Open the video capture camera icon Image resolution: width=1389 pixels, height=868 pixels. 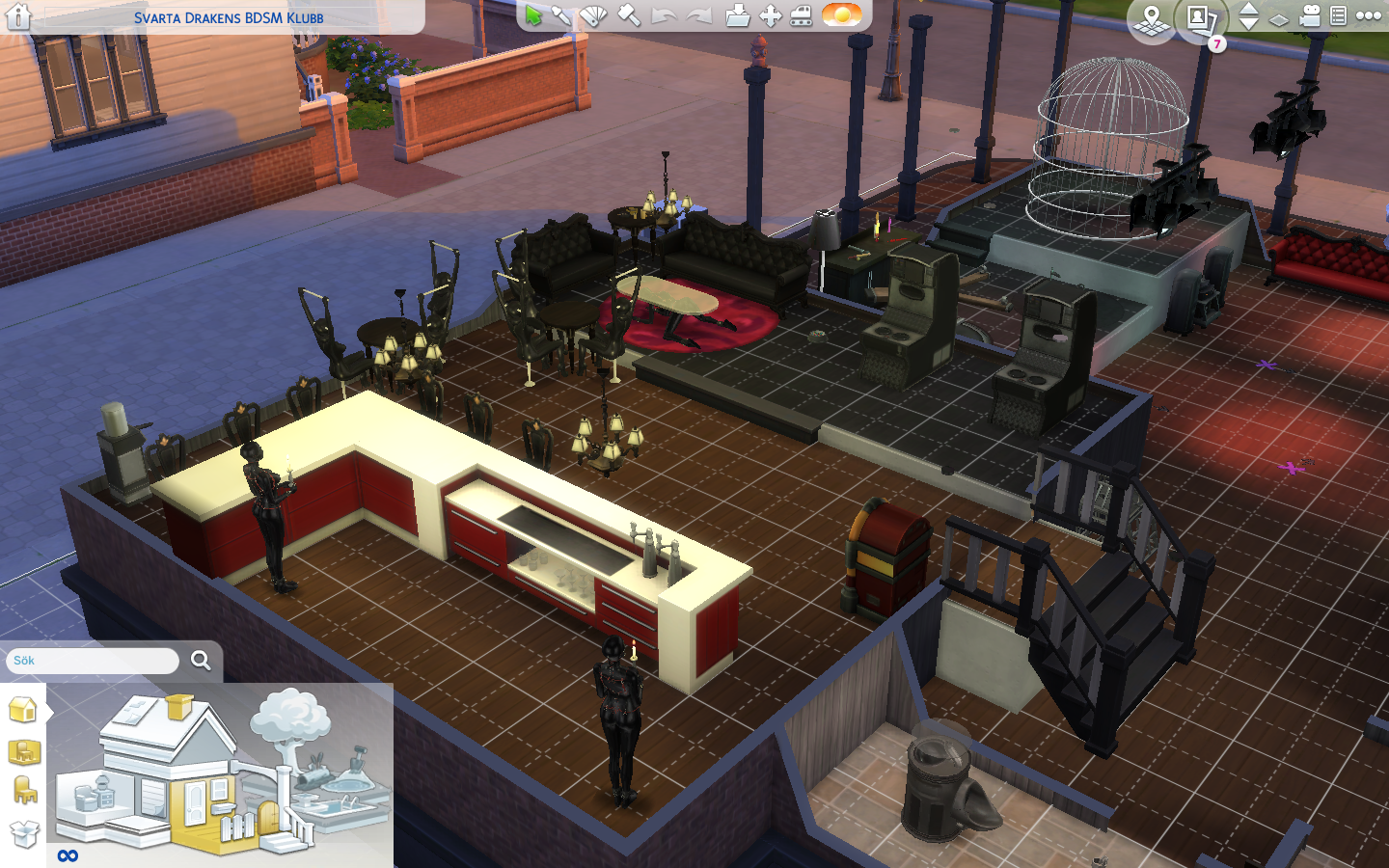click(x=1310, y=15)
